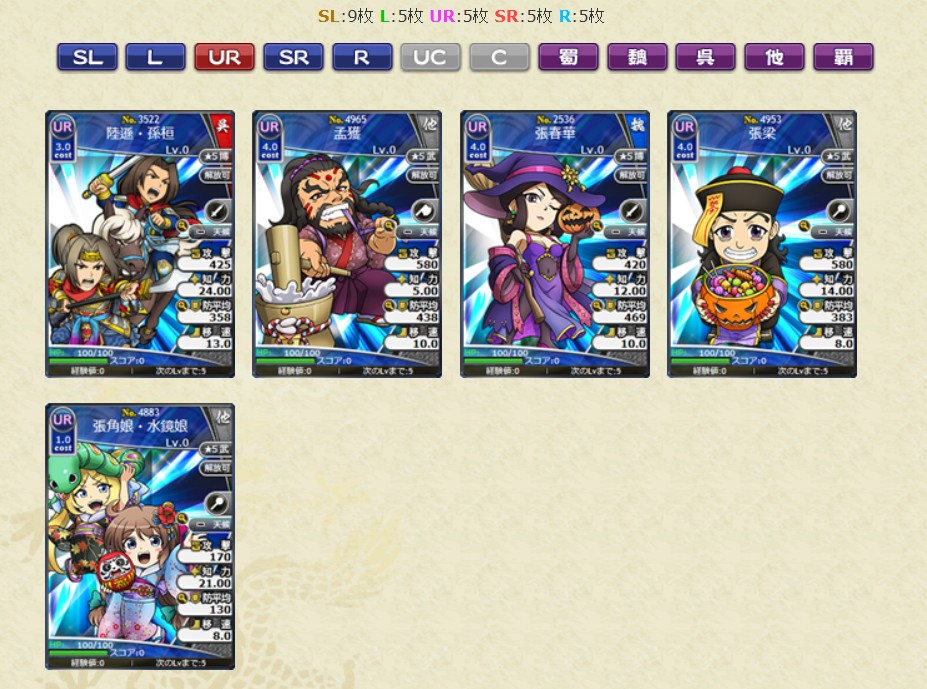Choose the R rarity filter
The image size is (927, 689).
pyautogui.click(x=361, y=57)
